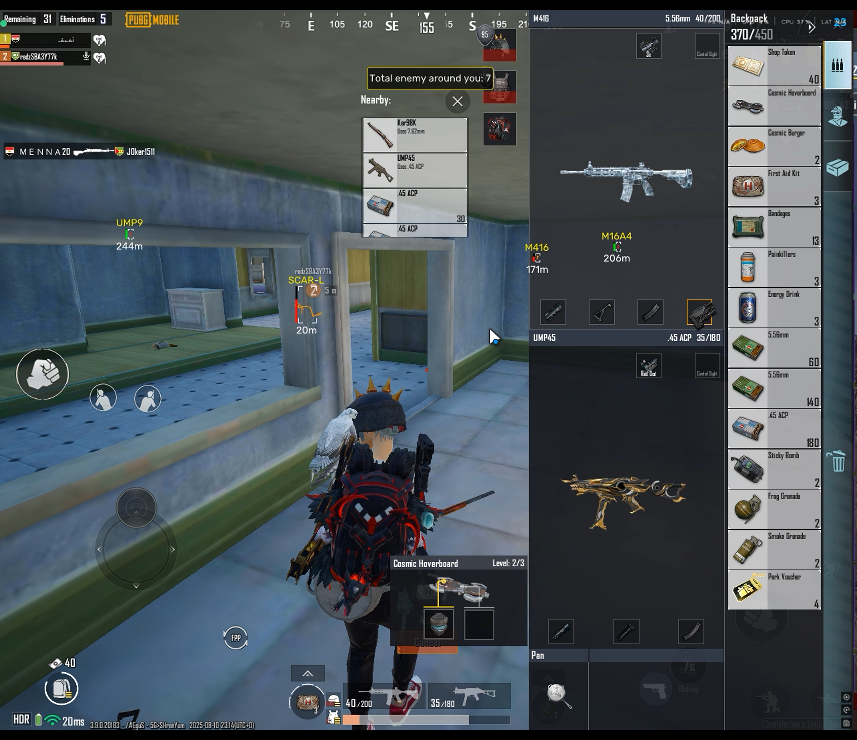
Task: Toggle the FPP camera view button
Action: (x=236, y=637)
